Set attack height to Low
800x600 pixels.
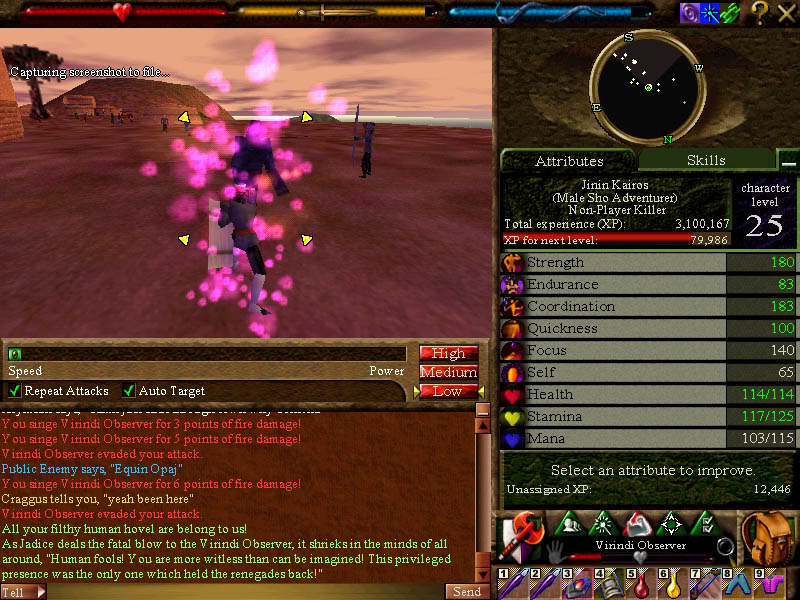coord(448,391)
